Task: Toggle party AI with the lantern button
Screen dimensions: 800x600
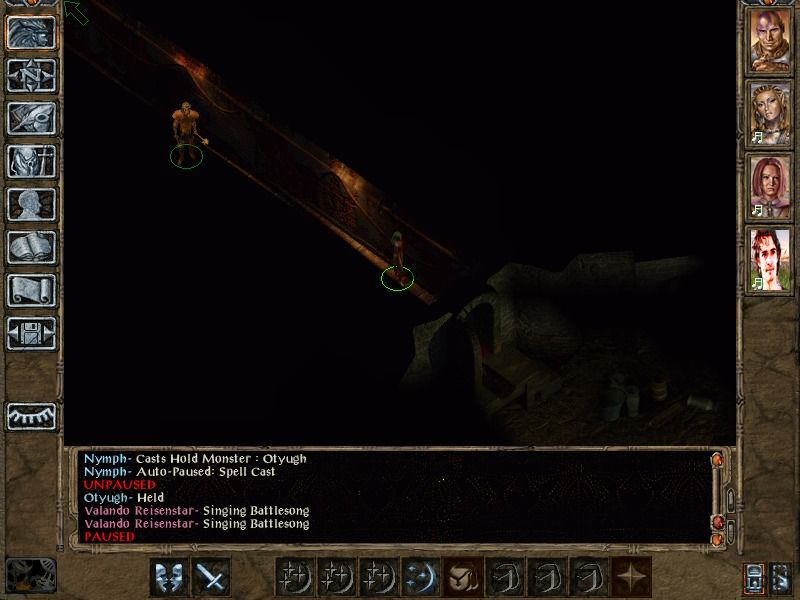Action: (x=755, y=577)
